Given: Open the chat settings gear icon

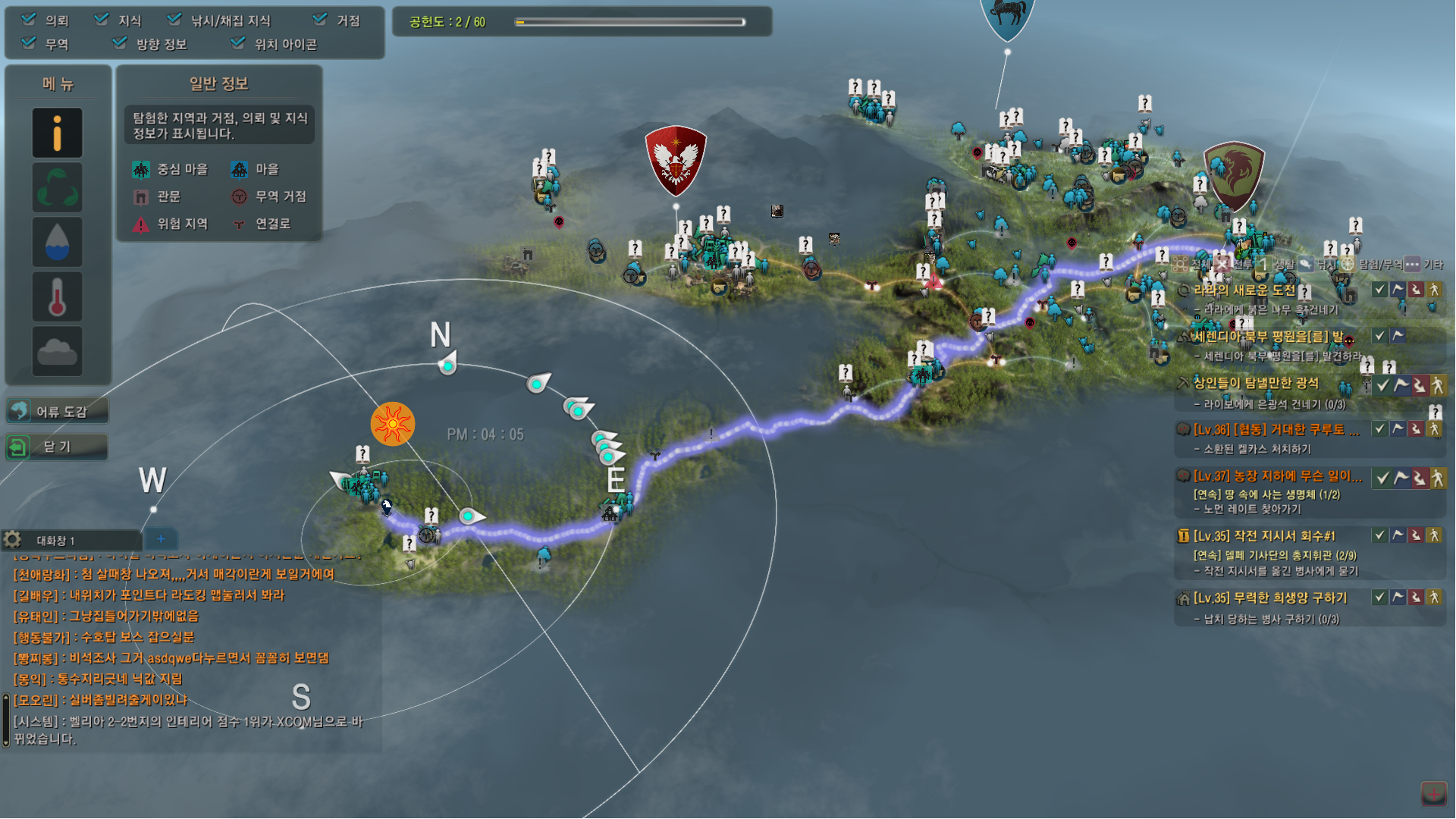Looking at the screenshot, I should (12, 539).
